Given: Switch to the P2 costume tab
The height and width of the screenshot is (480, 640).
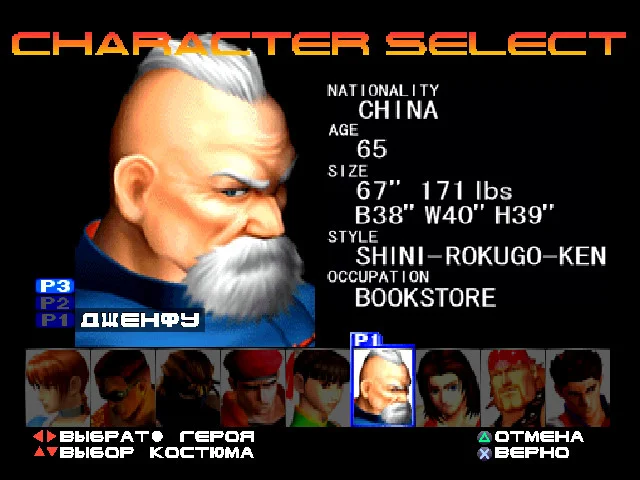Looking at the screenshot, I should tap(54, 303).
